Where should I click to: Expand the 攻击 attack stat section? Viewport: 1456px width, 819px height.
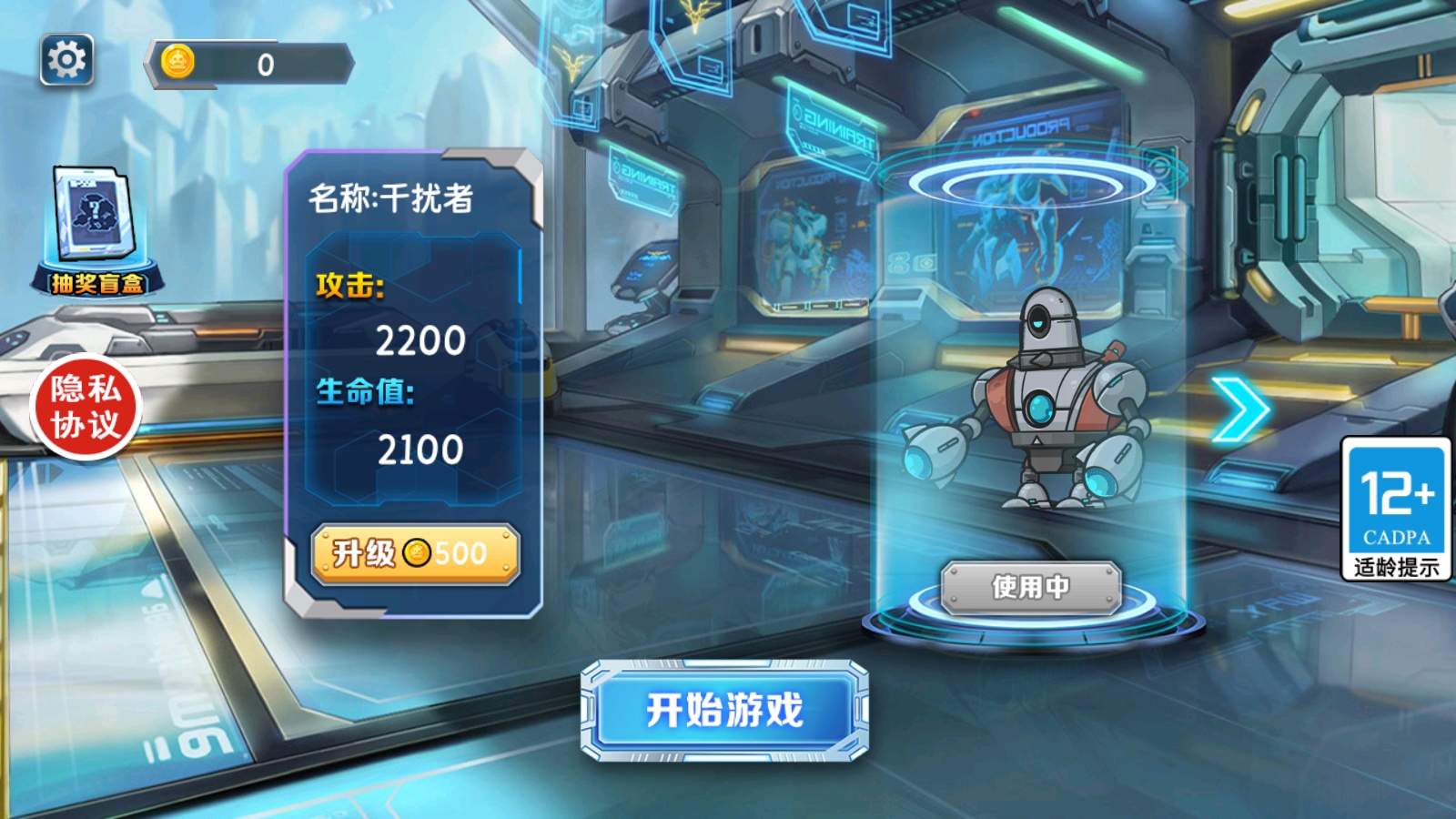pos(353,290)
